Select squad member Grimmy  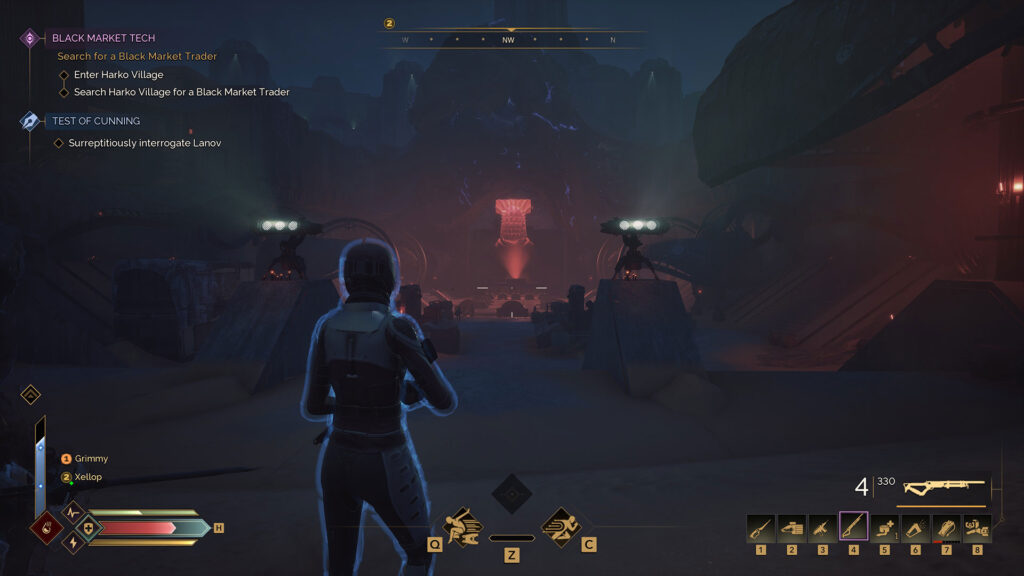click(x=90, y=459)
